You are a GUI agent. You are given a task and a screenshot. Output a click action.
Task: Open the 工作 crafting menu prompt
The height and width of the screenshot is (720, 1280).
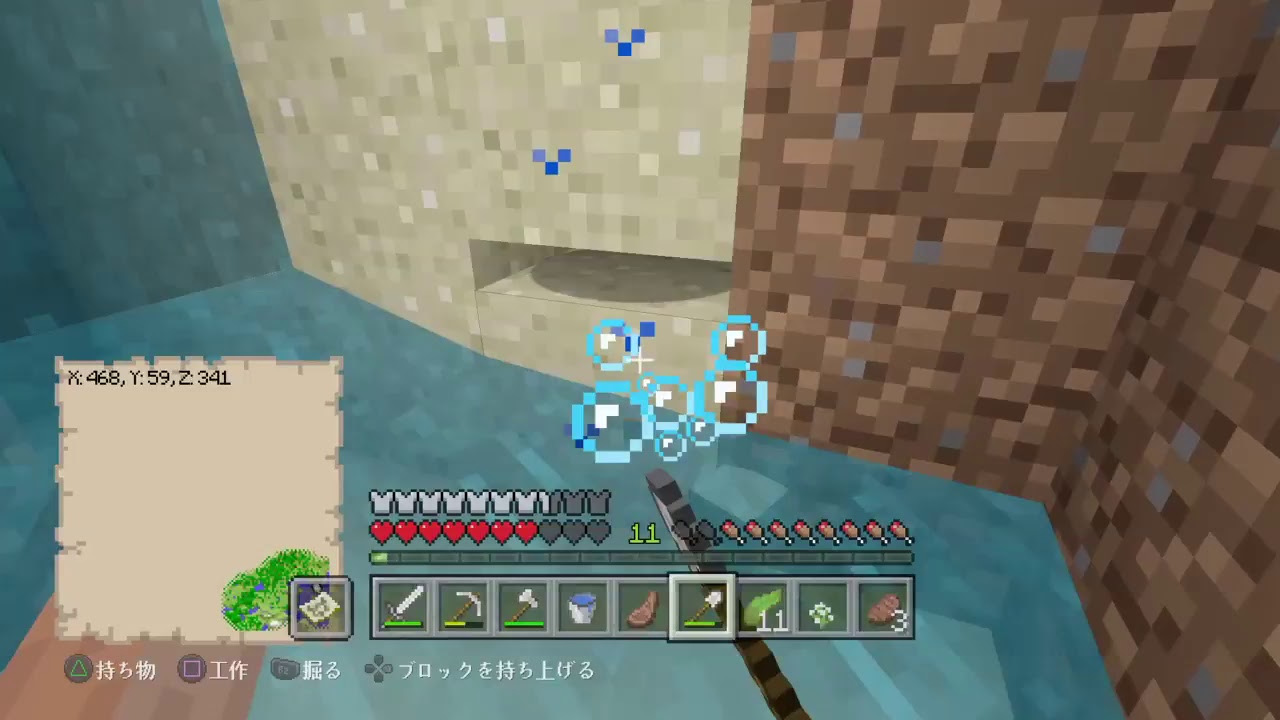214,671
